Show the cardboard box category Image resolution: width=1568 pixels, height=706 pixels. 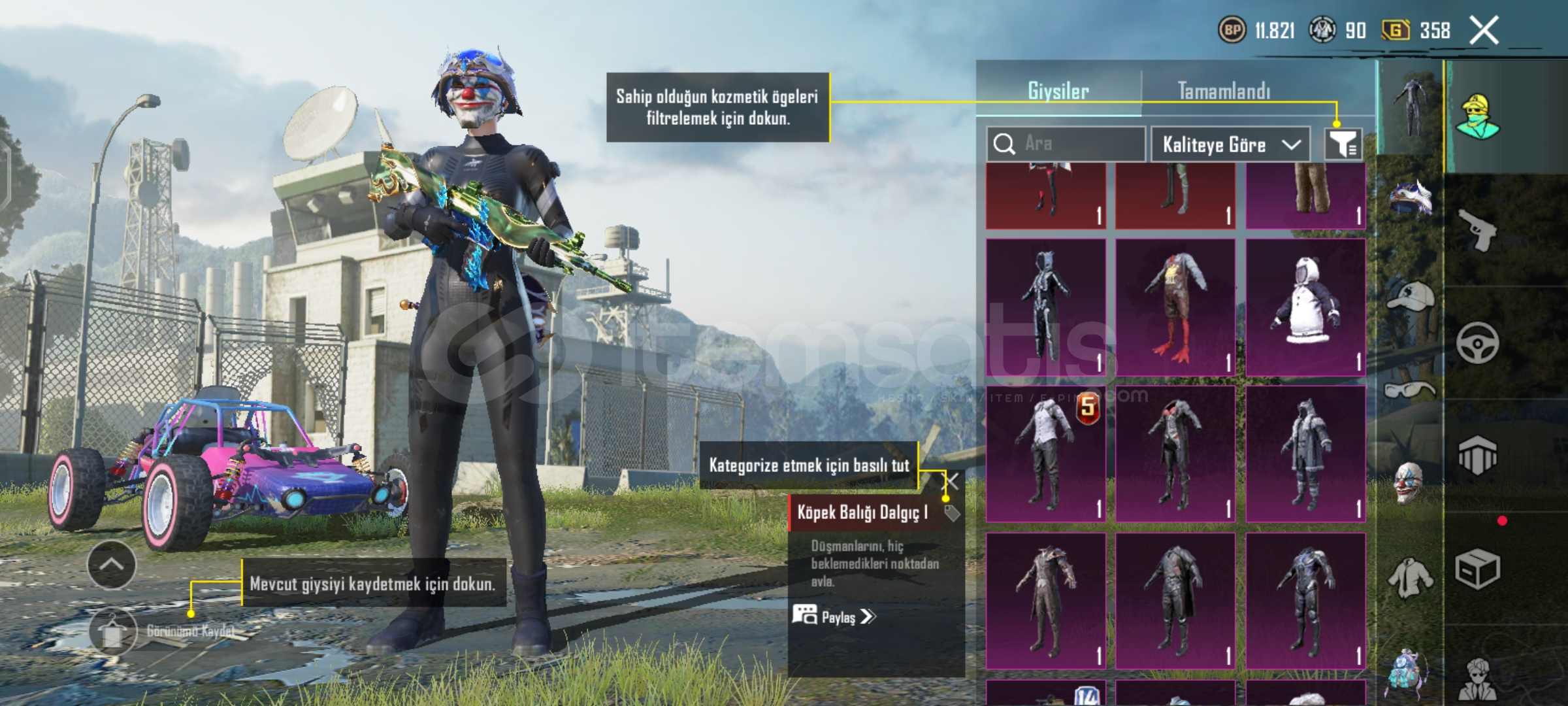pos(1477,569)
